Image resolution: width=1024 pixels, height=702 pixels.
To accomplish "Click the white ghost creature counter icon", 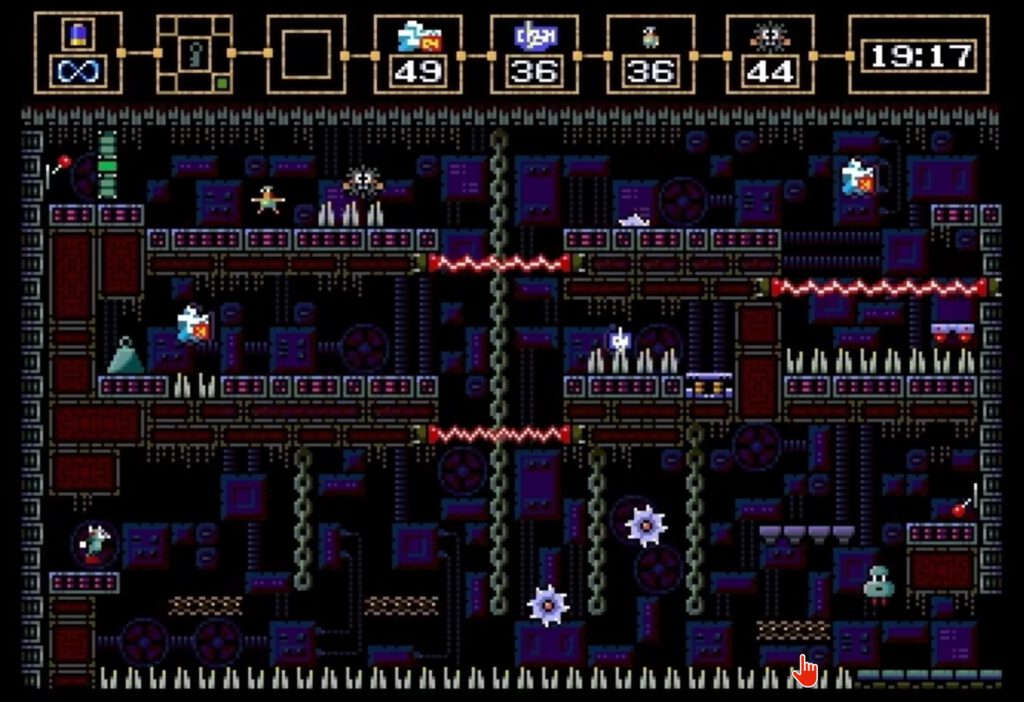I will 419,37.
